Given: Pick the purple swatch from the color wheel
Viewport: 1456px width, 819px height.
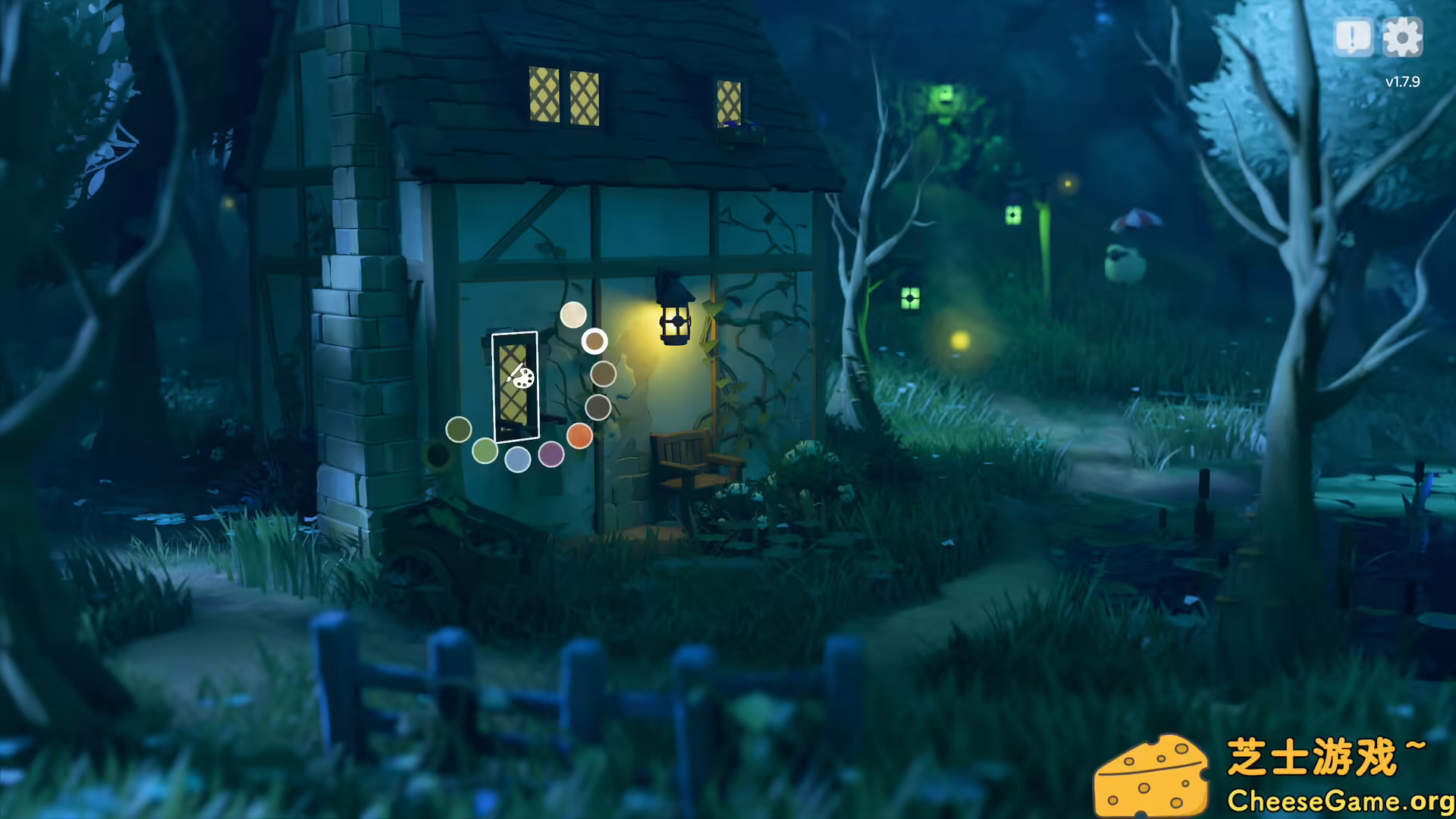Looking at the screenshot, I should click(551, 455).
